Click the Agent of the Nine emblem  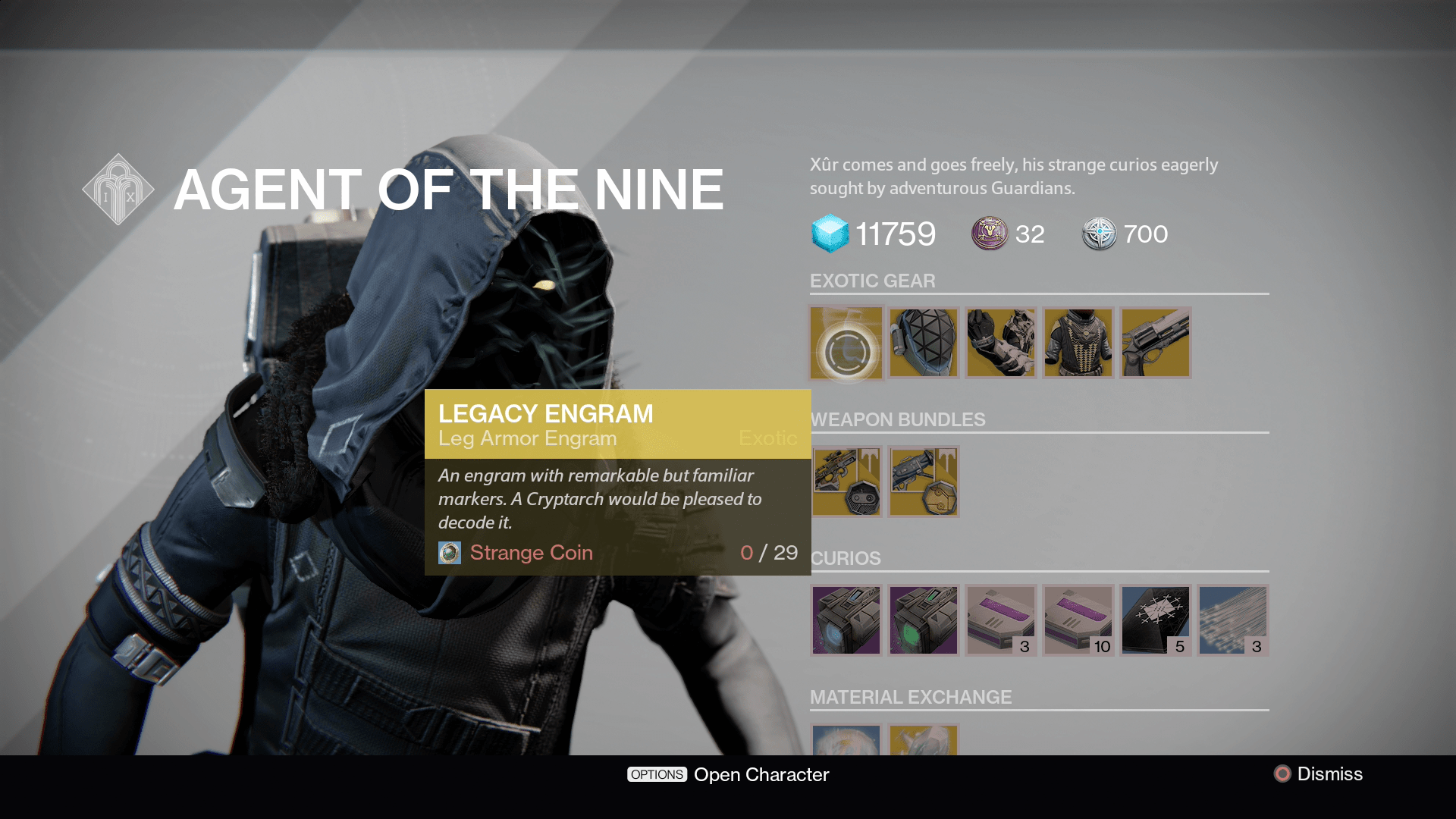[118, 187]
